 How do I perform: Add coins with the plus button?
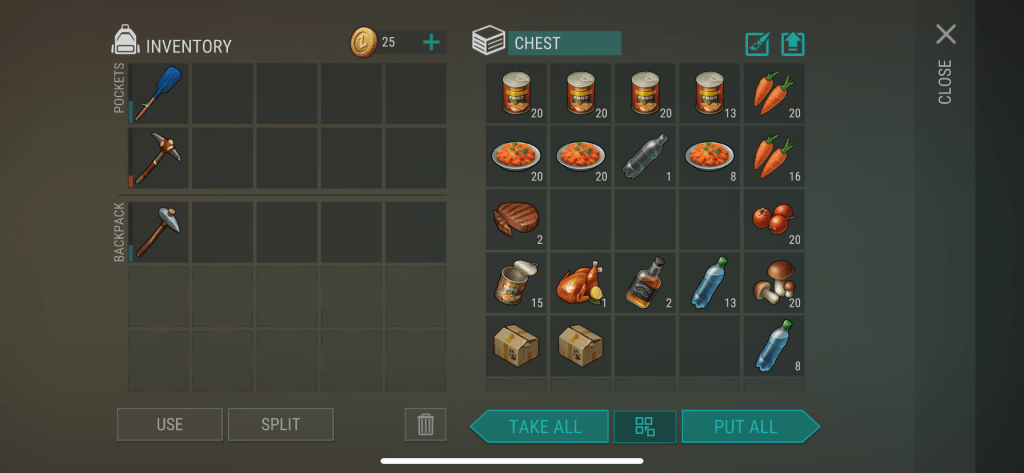click(431, 42)
